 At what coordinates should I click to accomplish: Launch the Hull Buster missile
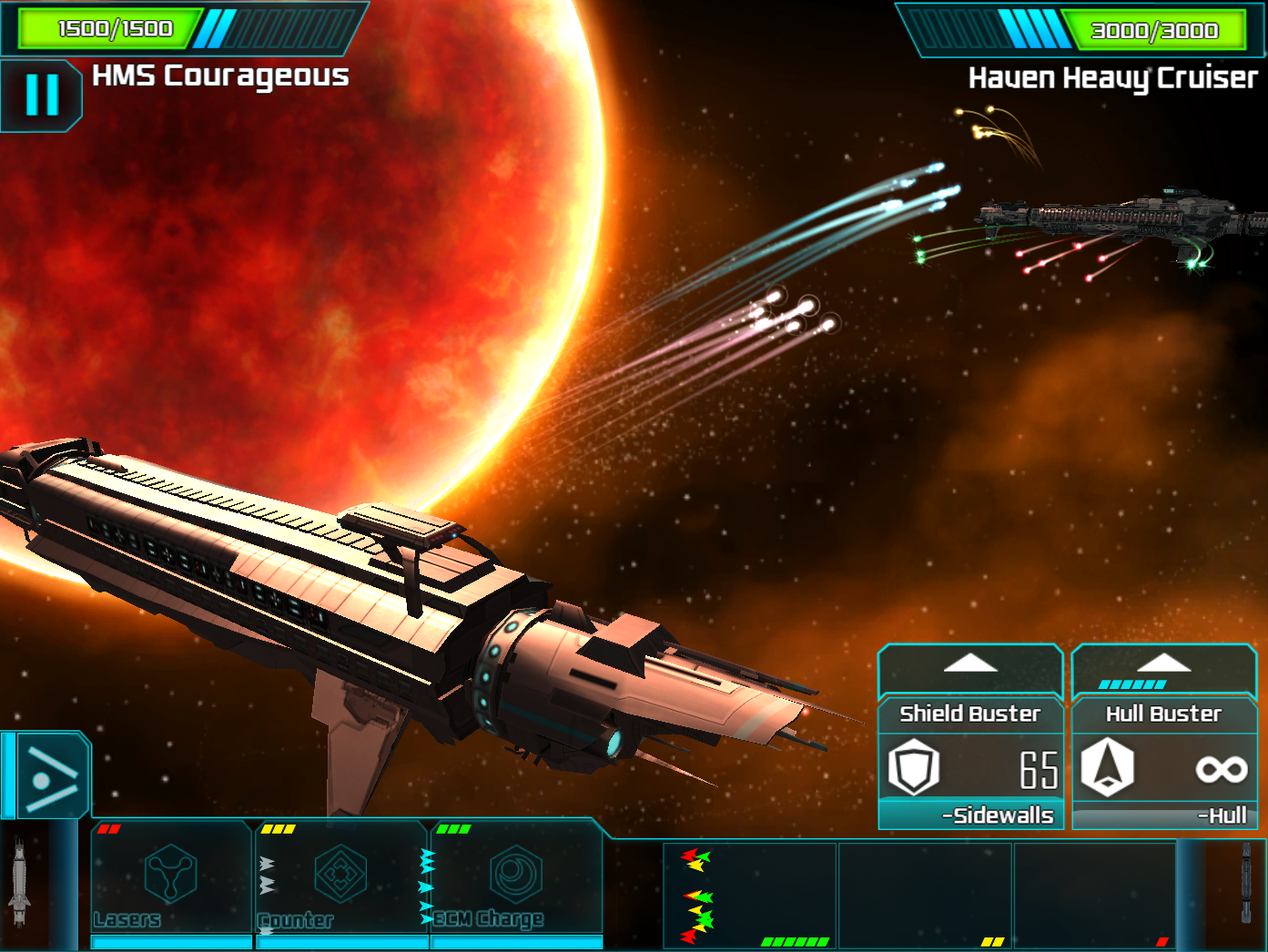pyautogui.click(x=1164, y=767)
